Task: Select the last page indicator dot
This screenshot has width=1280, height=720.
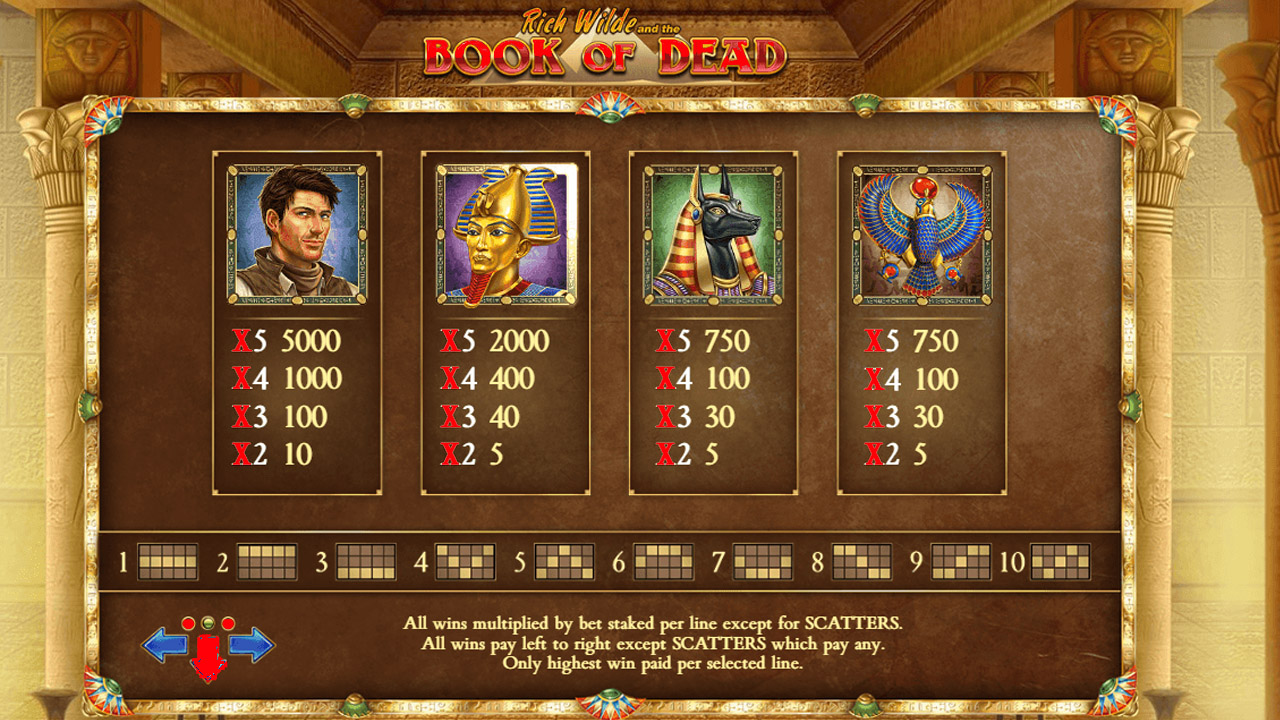Action: pos(228,624)
